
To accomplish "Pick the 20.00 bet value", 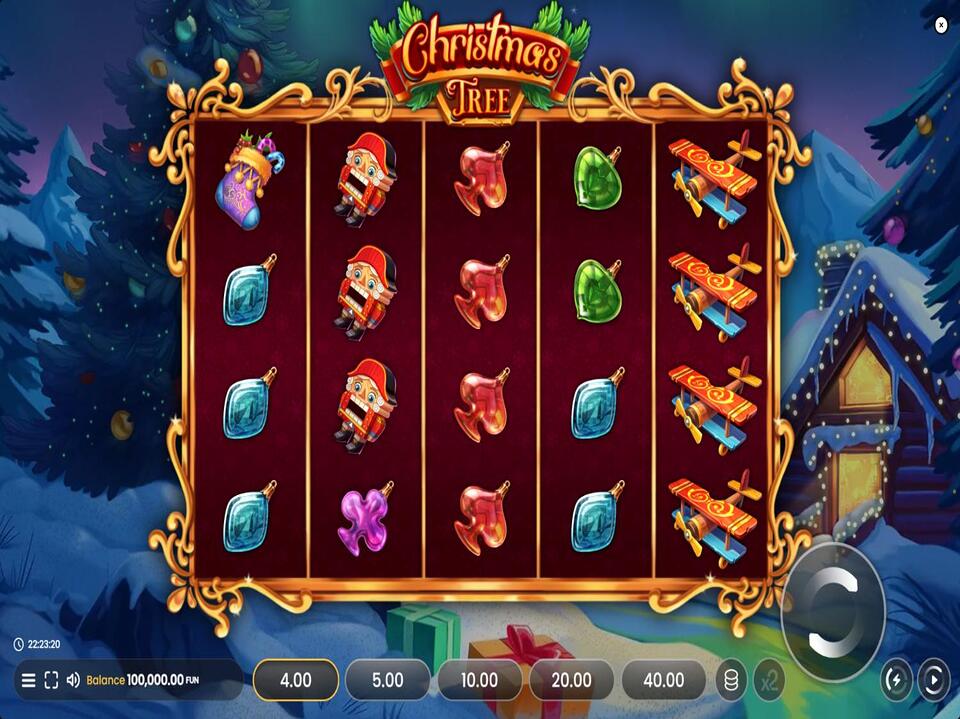I will 571,680.
